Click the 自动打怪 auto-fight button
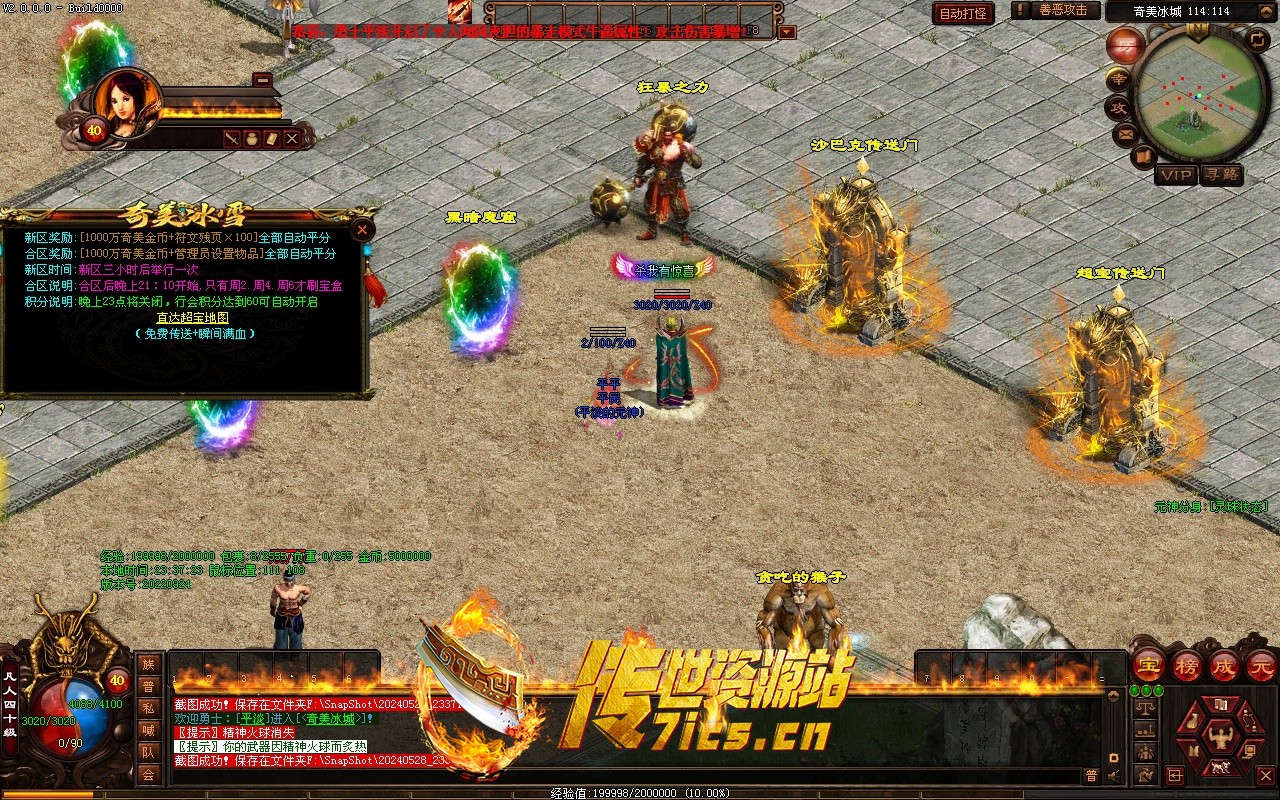 point(963,13)
